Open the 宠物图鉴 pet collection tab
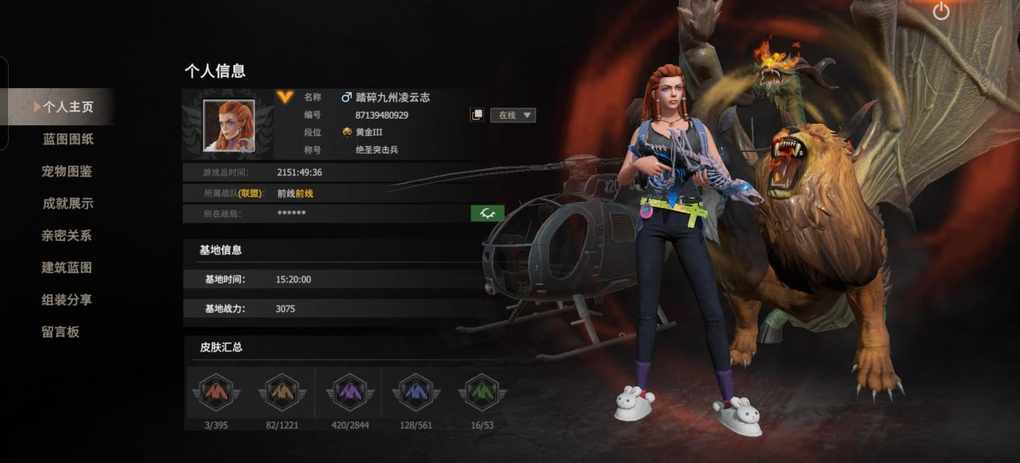This screenshot has width=1020, height=463. (68, 171)
